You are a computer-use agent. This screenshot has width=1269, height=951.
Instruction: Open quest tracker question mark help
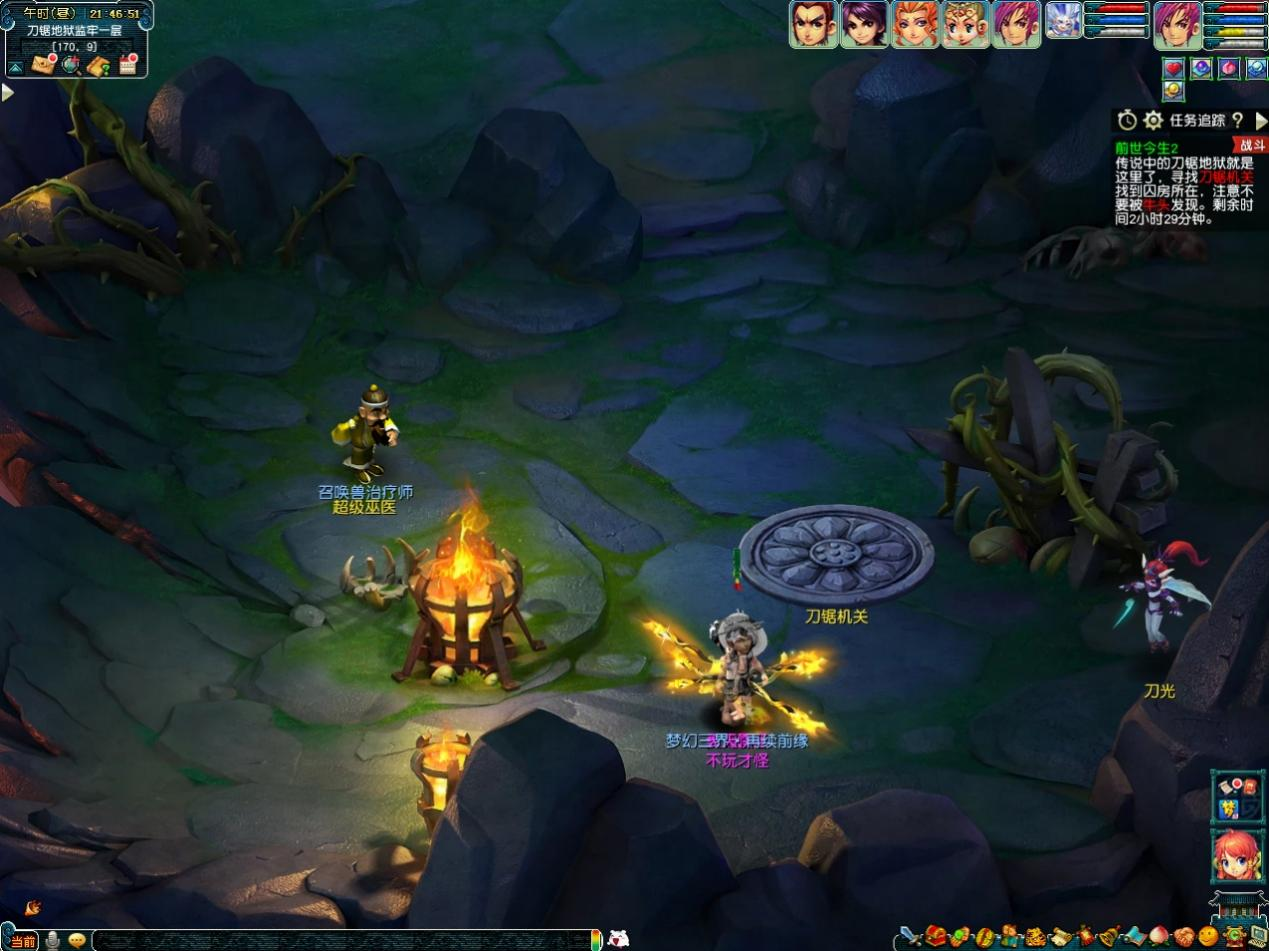point(1237,121)
